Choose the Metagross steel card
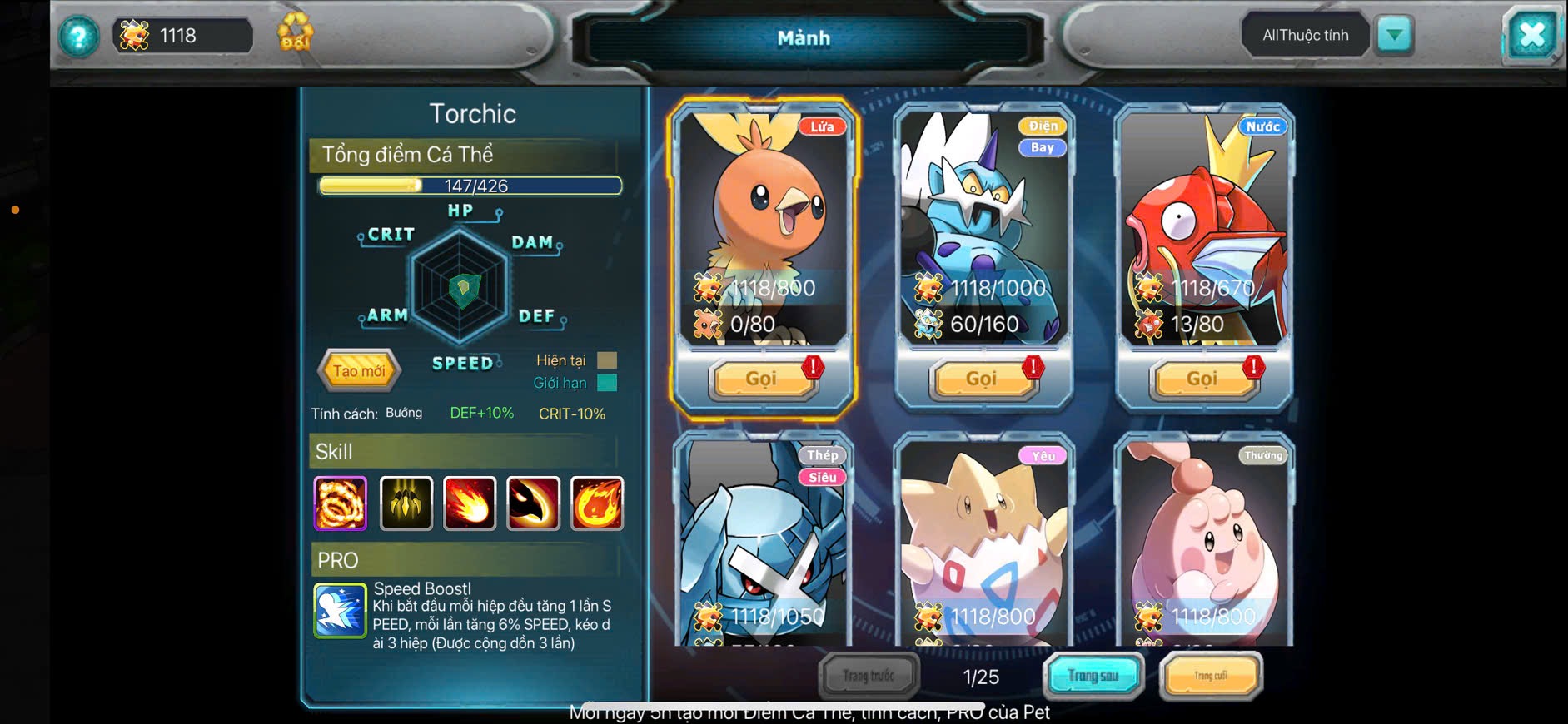This screenshot has width=1568, height=724. [x=762, y=541]
